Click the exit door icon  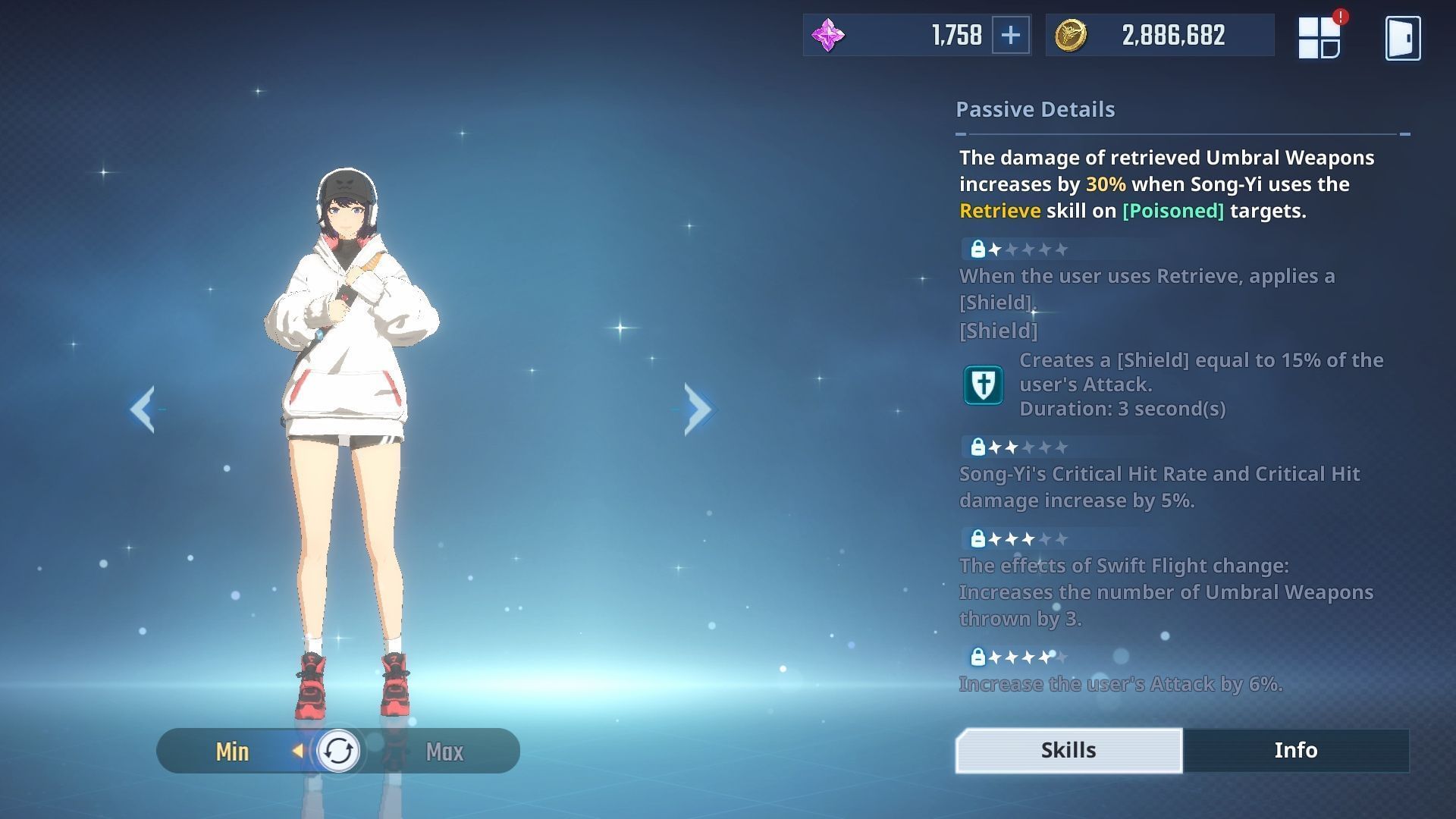tap(1402, 37)
